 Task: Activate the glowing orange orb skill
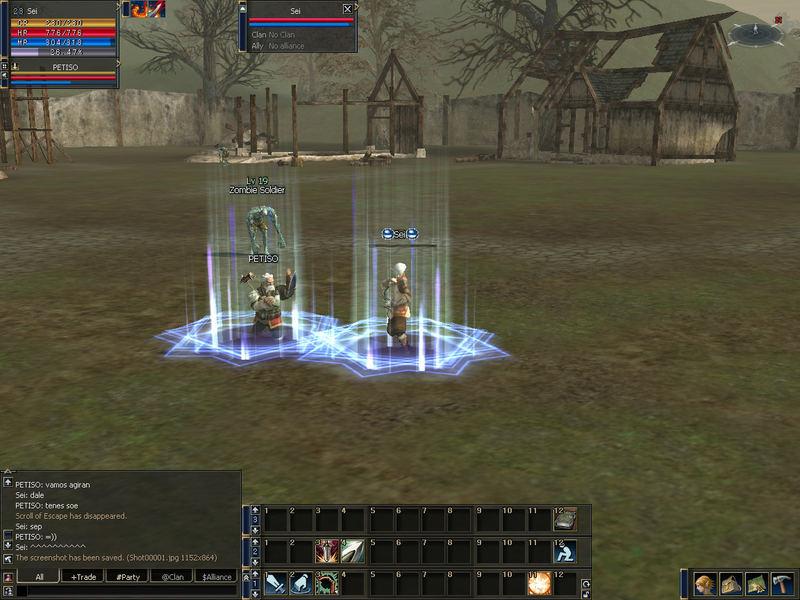pyautogui.click(x=540, y=583)
